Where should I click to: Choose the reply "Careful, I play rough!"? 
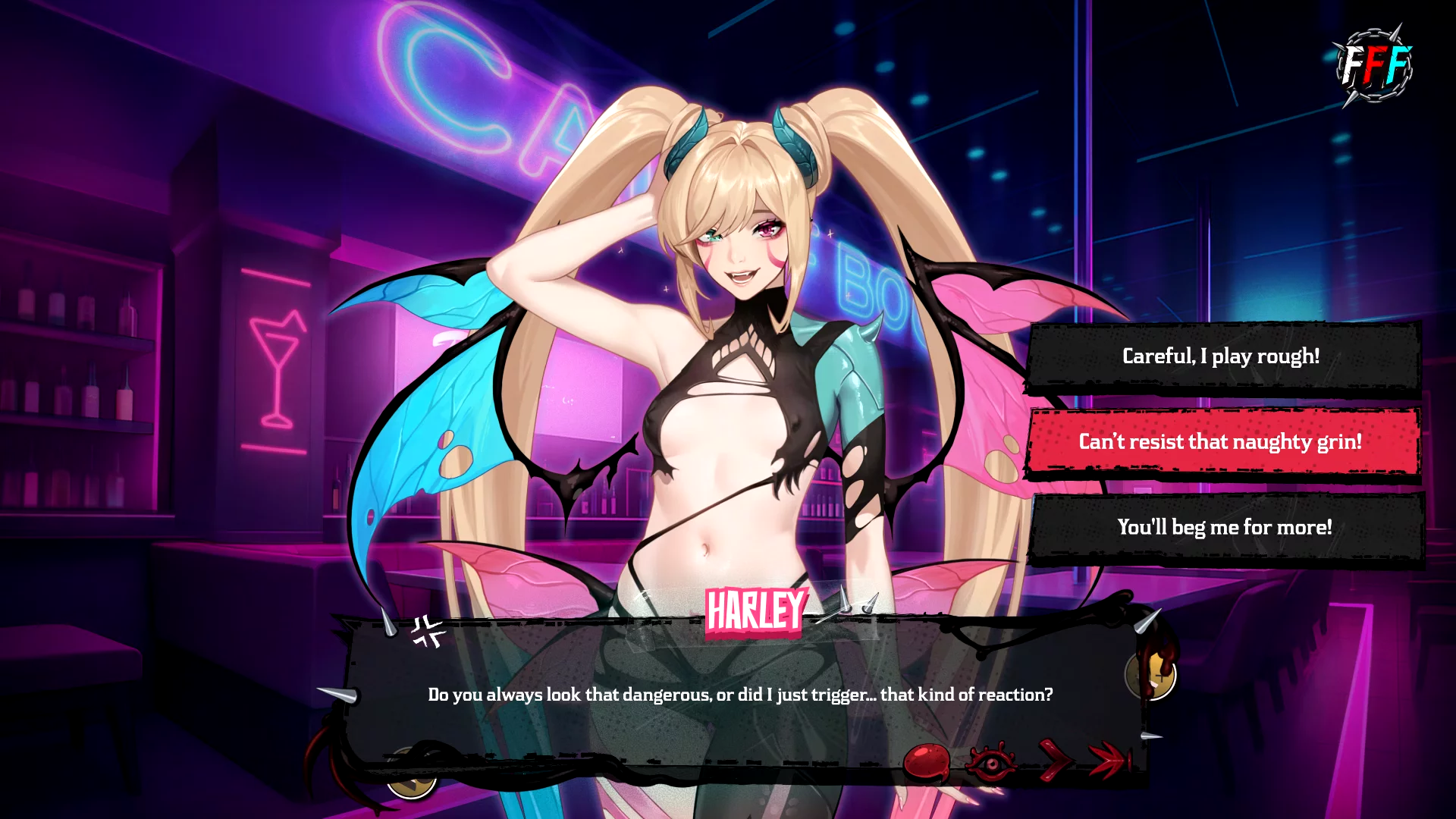[1221, 356]
